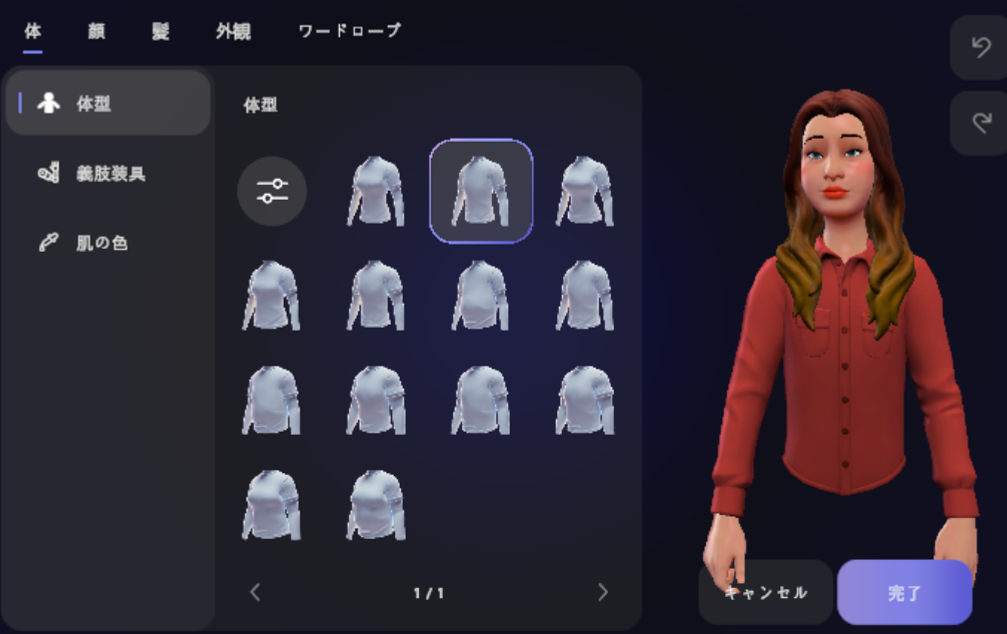1007x634 pixels.
Task: Click the redo arrow button
Action: (x=979, y=123)
